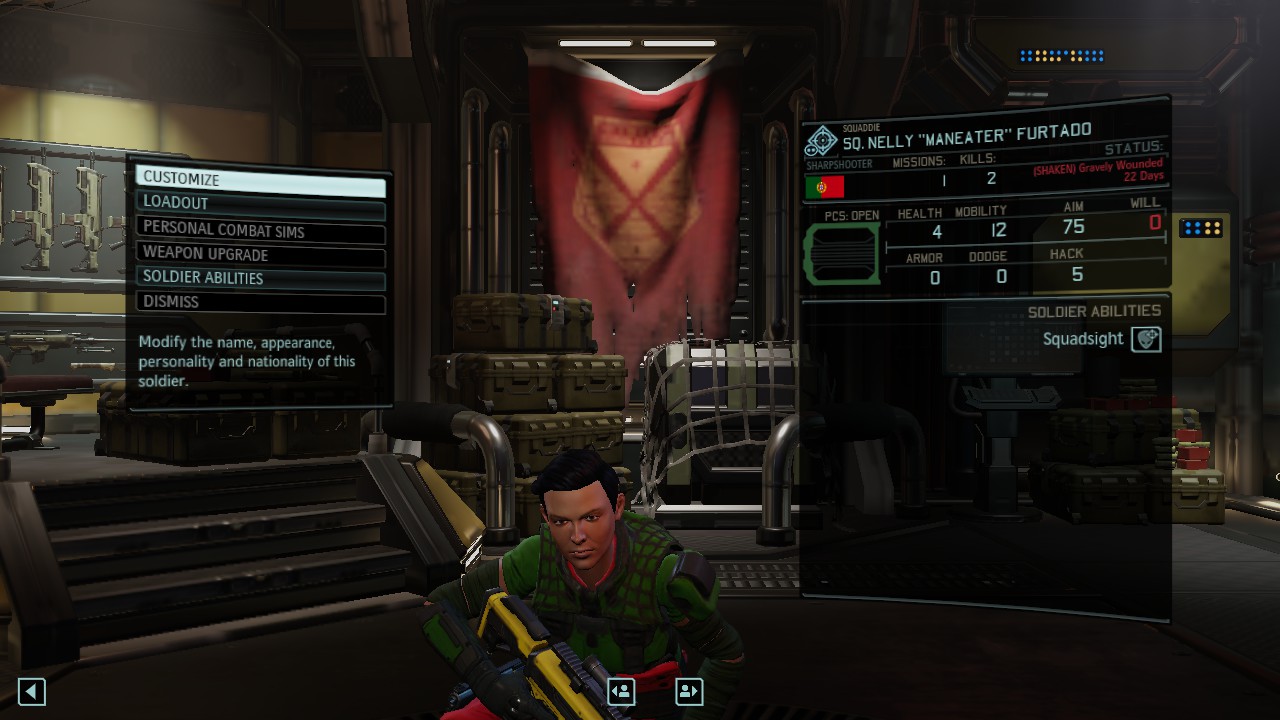The width and height of the screenshot is (1280, 720).
Task: Open the PCS slot
Action: point(842,253)
